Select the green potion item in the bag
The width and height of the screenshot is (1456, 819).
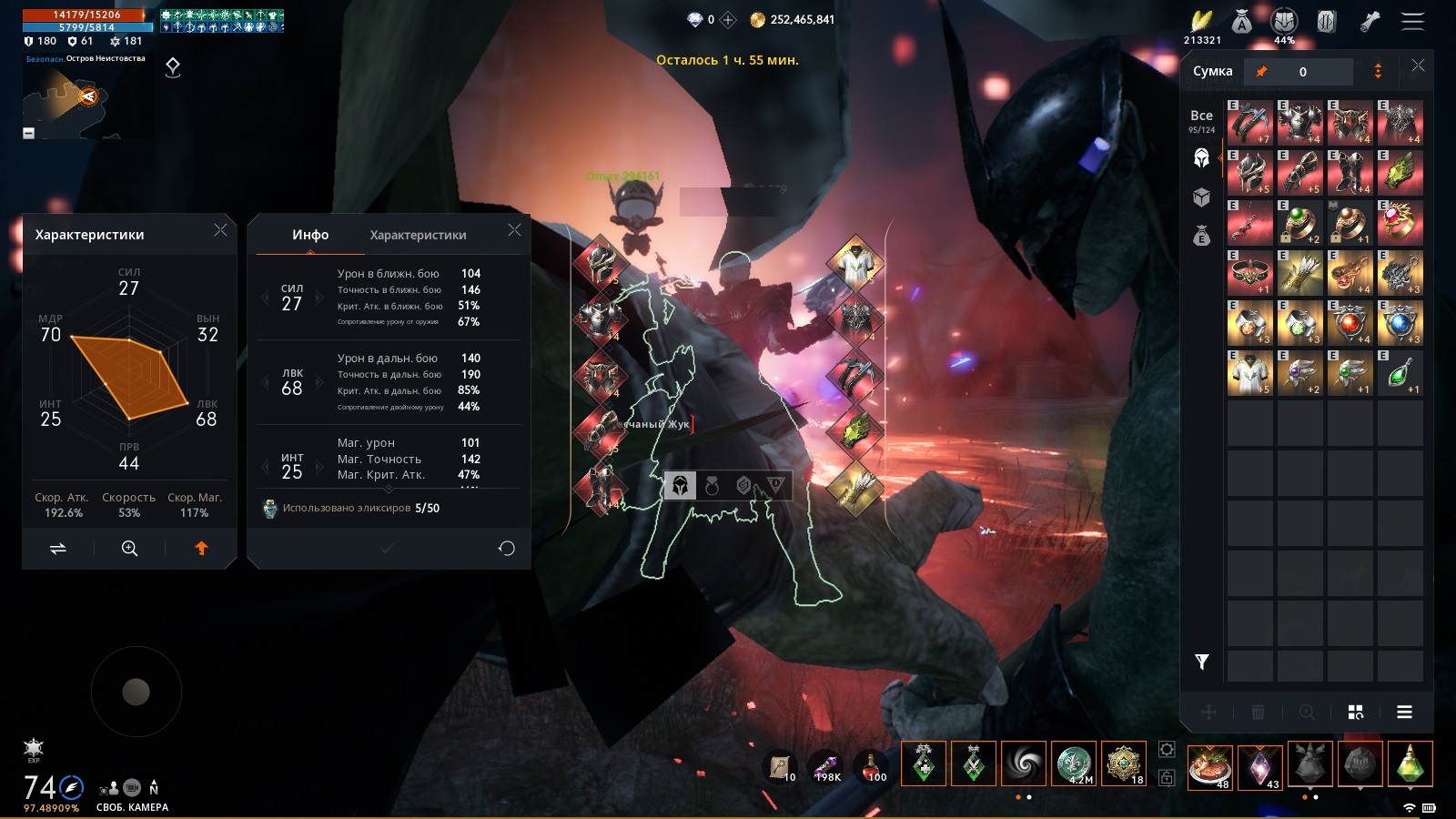point(1400,373)
